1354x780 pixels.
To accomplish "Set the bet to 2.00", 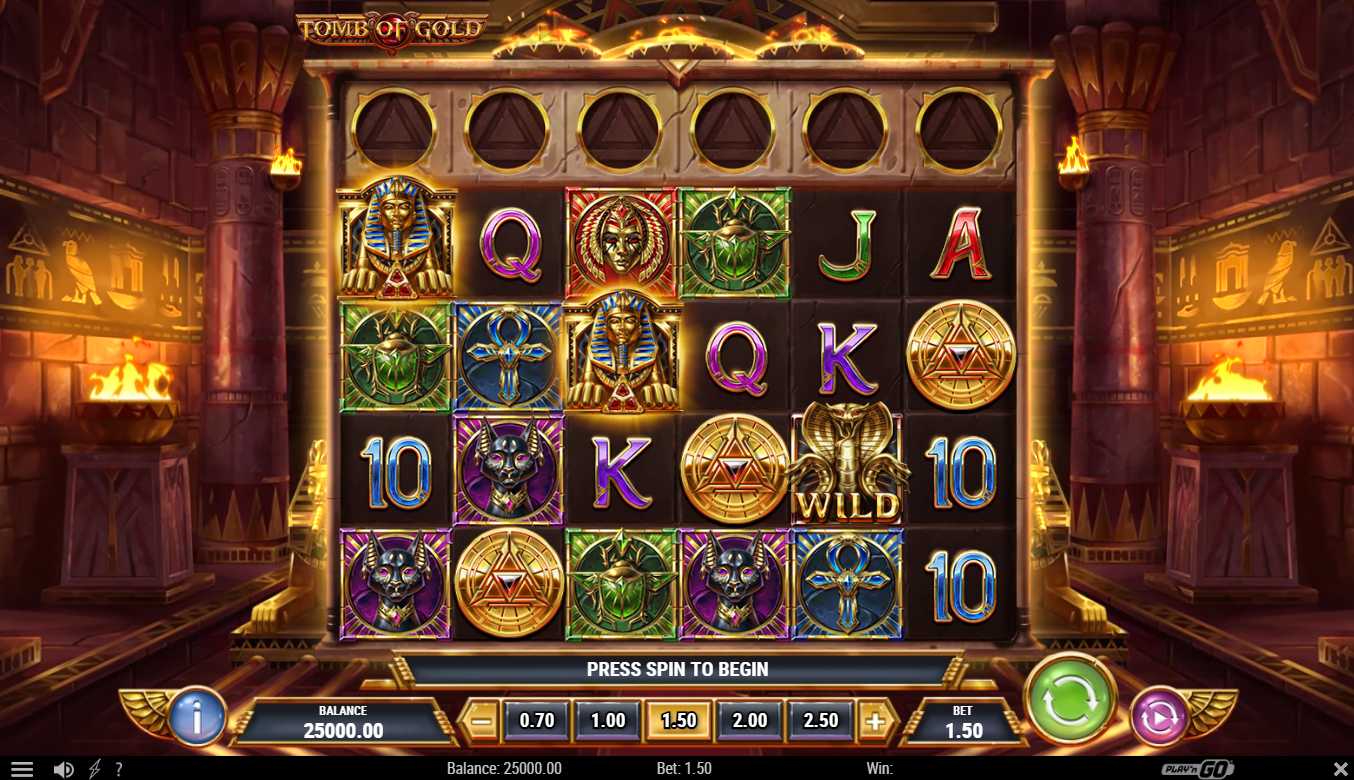I will coord(750,721).
